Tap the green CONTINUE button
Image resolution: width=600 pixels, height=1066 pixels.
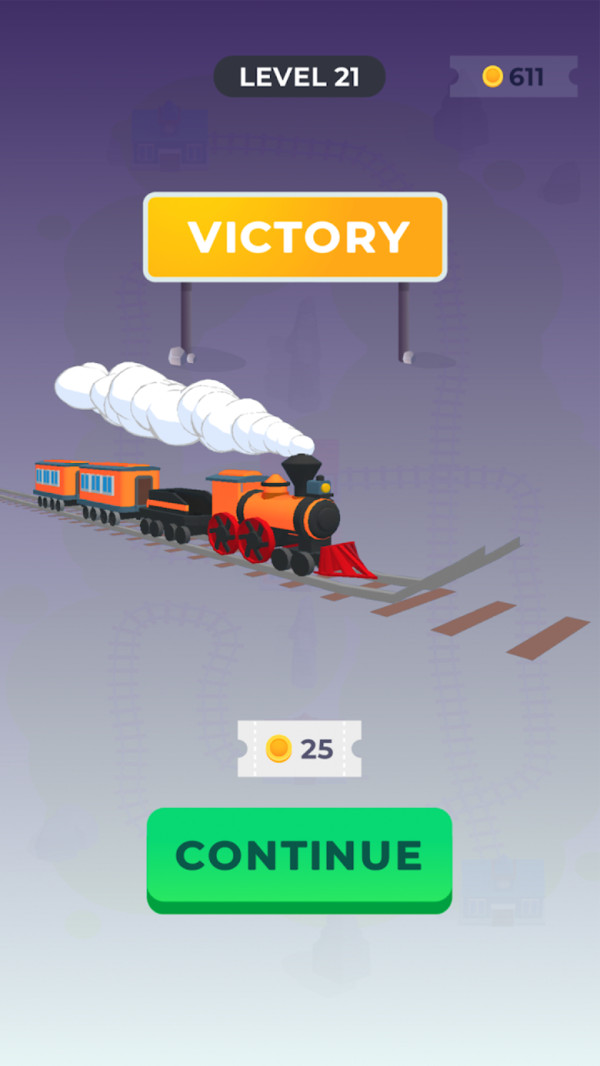(299, 857)
